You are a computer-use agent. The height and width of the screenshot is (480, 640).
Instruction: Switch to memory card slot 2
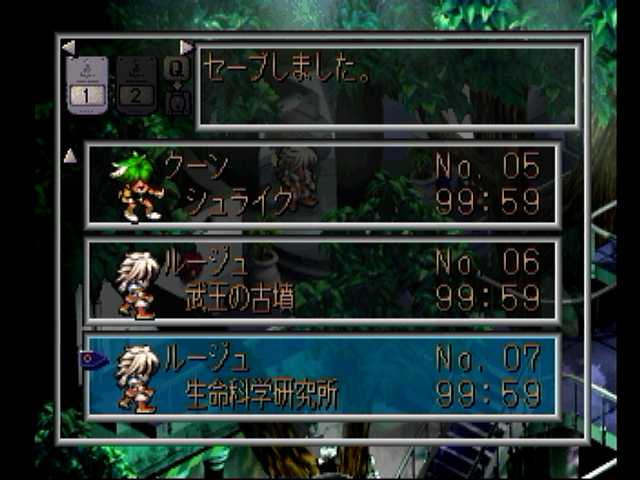(137, 85)
